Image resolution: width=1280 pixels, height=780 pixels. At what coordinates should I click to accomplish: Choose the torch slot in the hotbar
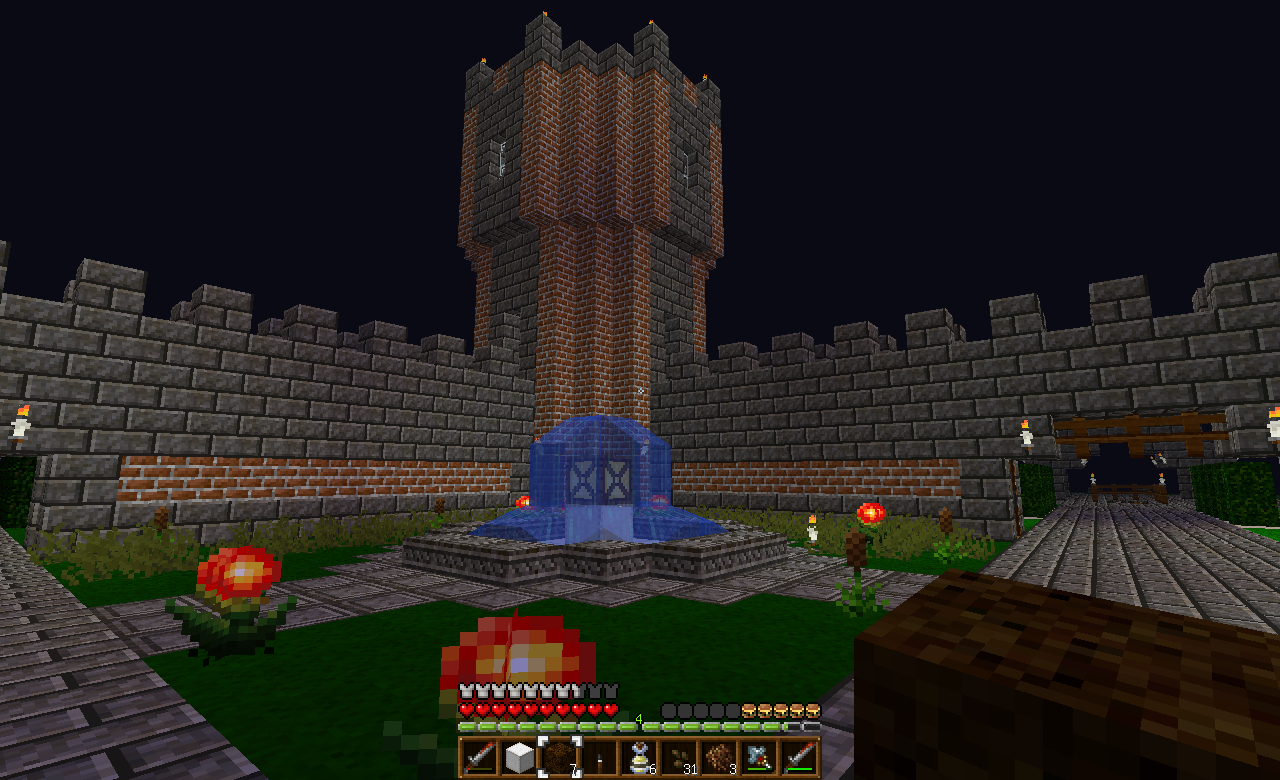(x=599, y=757)
